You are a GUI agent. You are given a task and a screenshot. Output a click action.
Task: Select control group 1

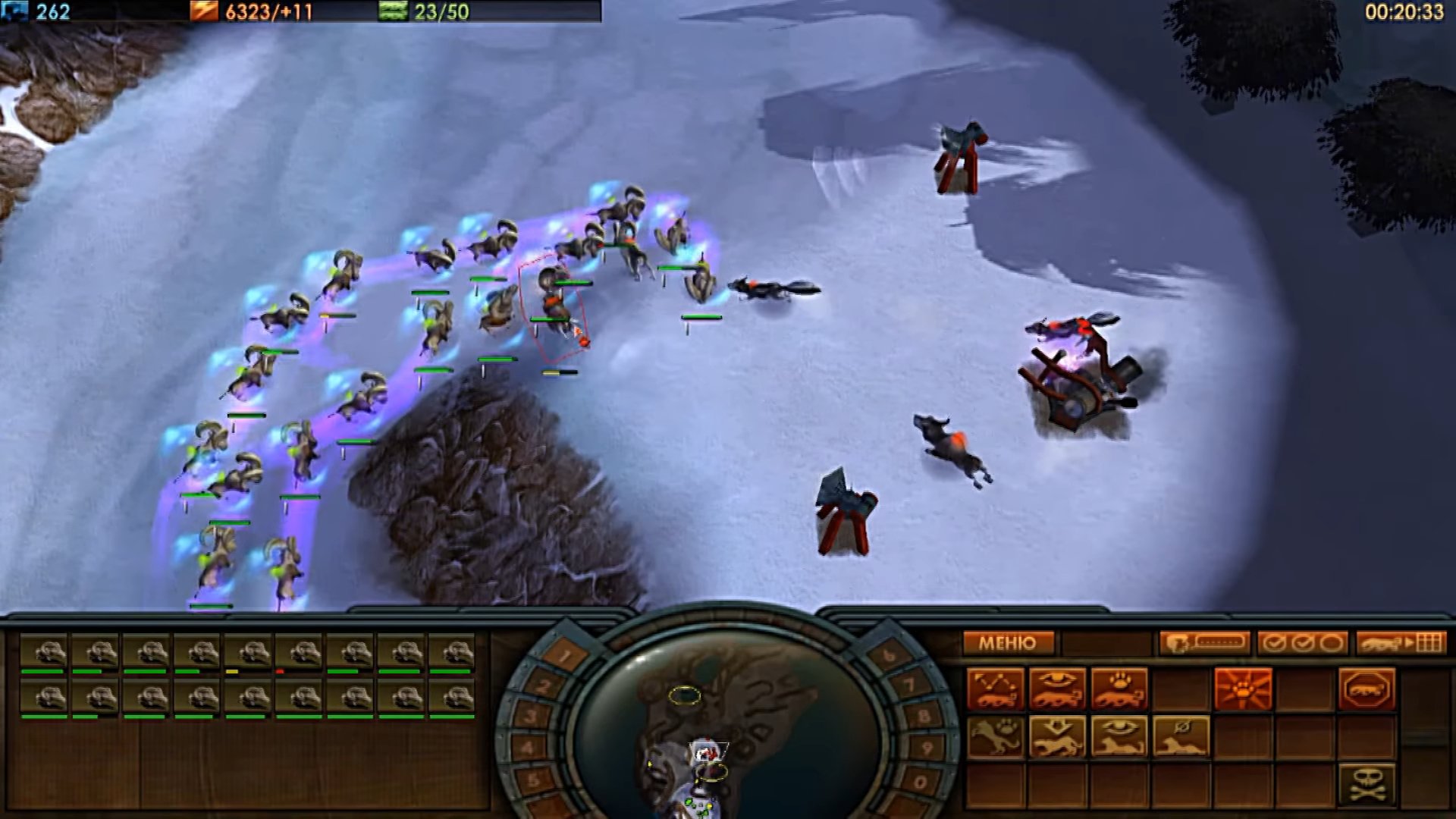coord(565,655)
